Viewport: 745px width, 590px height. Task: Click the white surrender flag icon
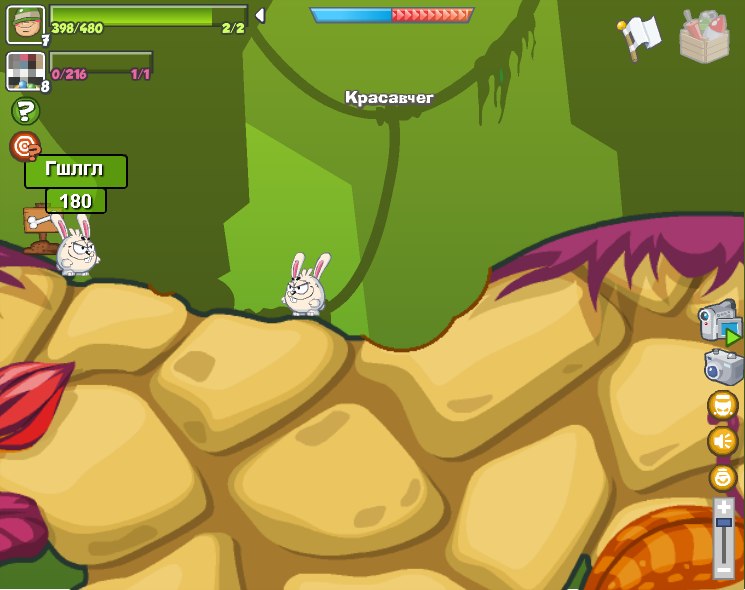tap(640, 35)
